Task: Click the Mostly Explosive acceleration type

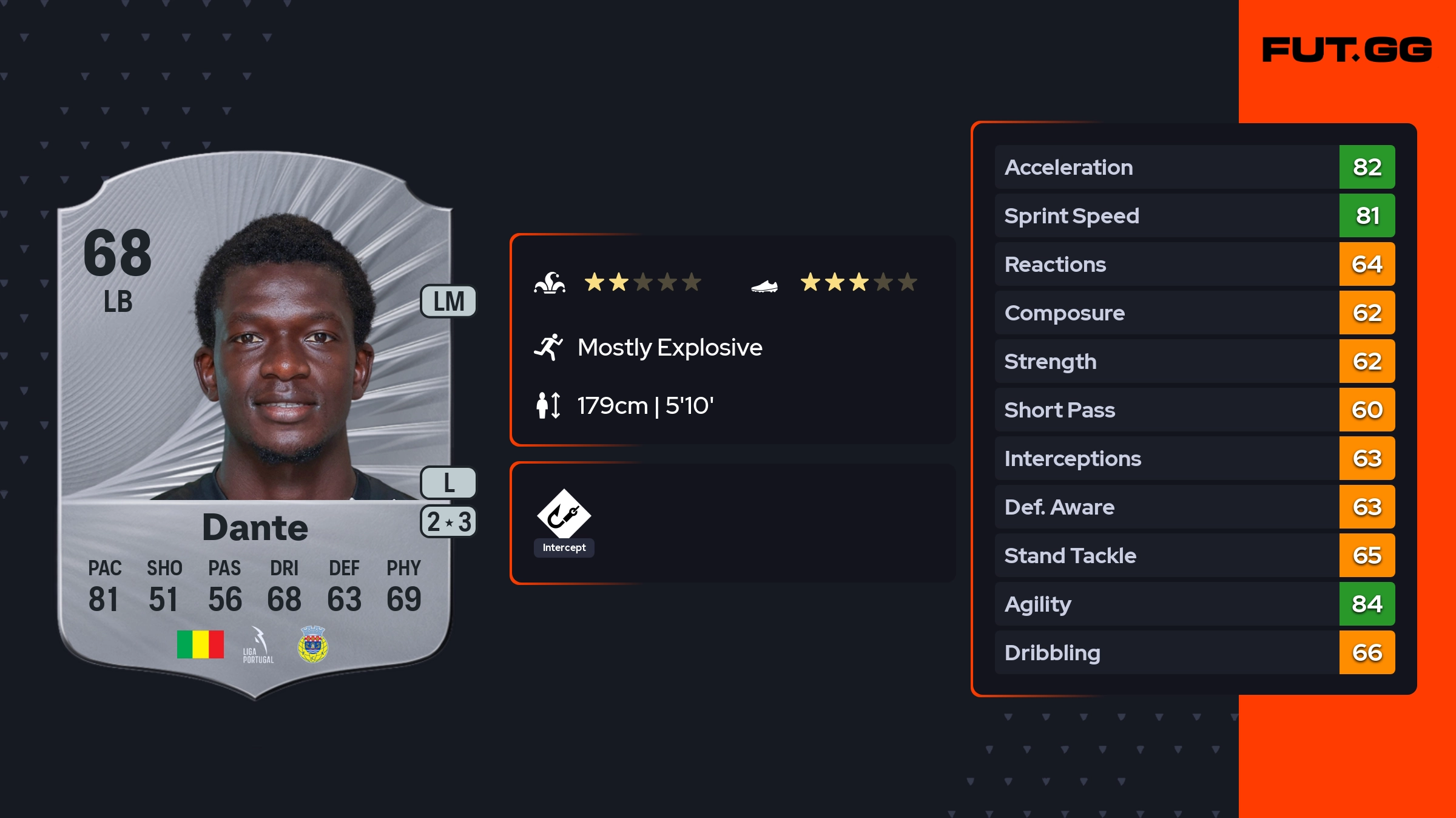Action: (x=669, y=348)
